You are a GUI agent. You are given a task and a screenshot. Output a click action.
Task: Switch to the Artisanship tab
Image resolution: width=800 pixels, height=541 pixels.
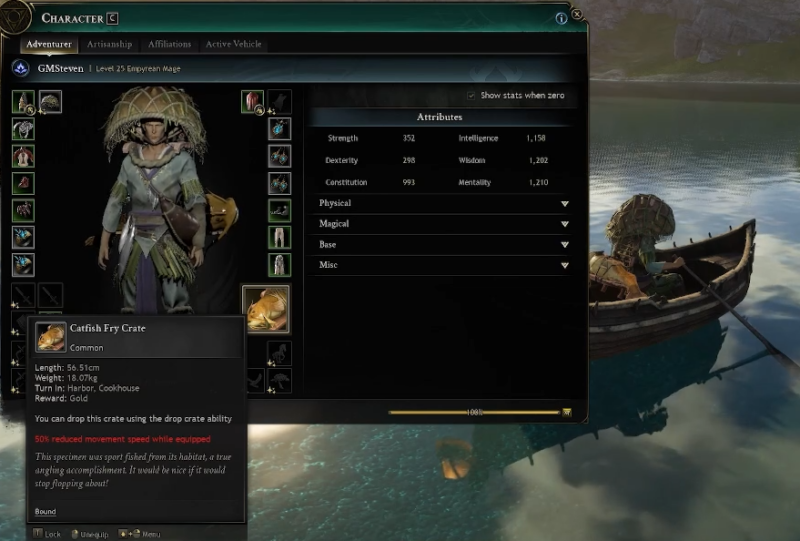click(109, 44)
